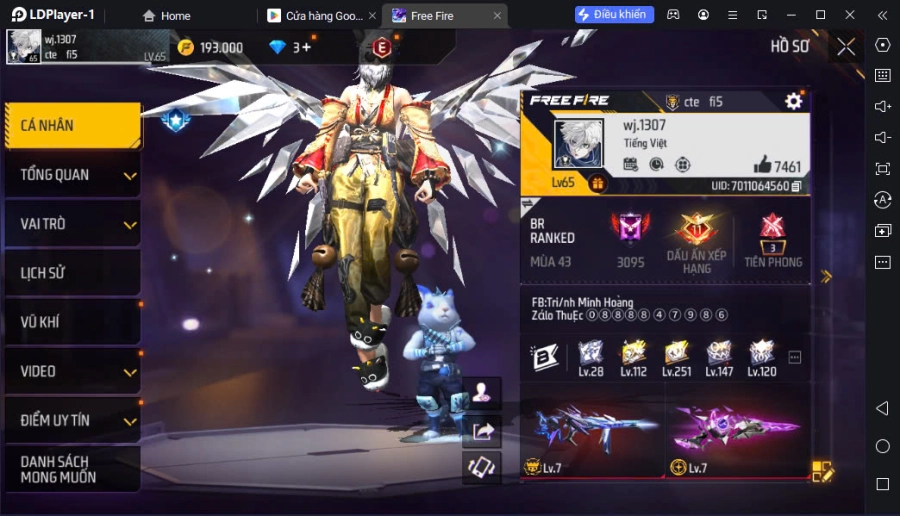The image size is (900, 516).
Task: Click the thumbs-up likes icon
Action: 763,165
